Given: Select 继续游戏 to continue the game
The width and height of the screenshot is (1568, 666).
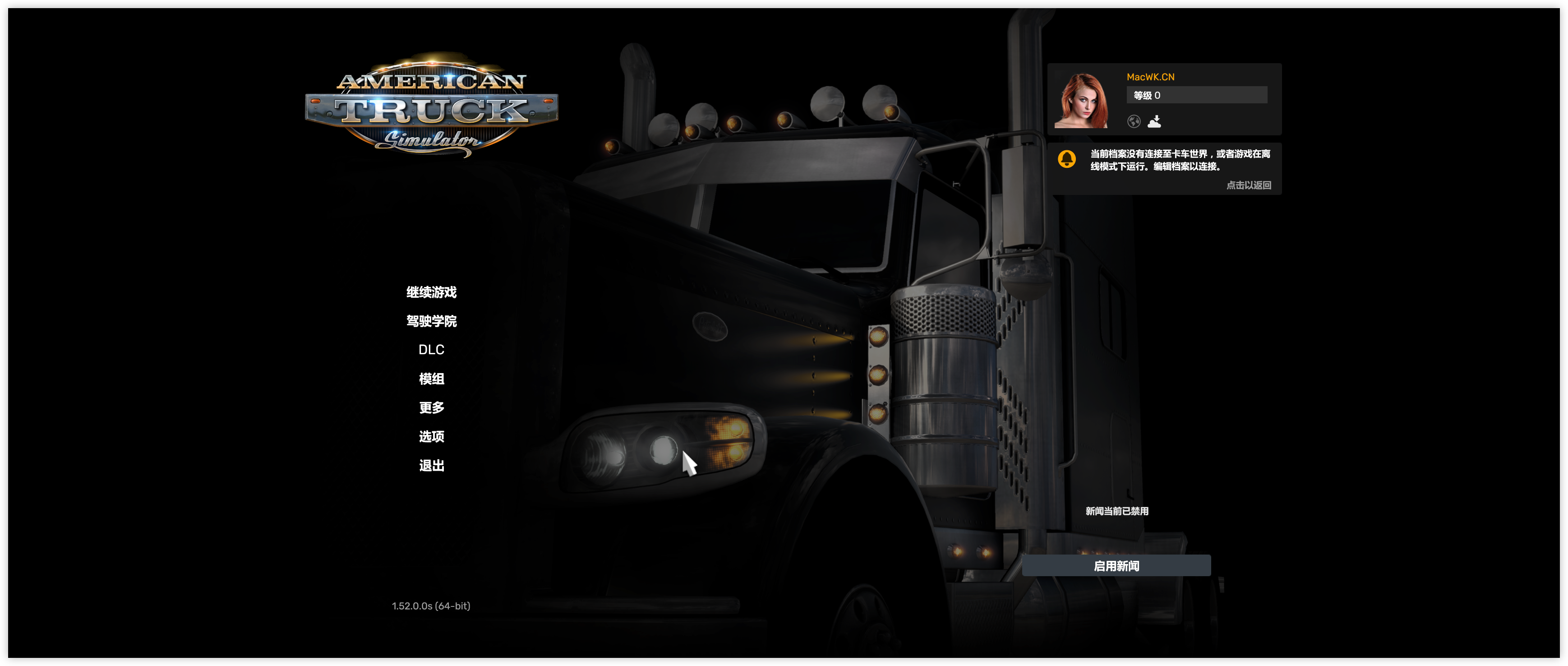Looking at the screenshot, I should [x=431, y=292].
